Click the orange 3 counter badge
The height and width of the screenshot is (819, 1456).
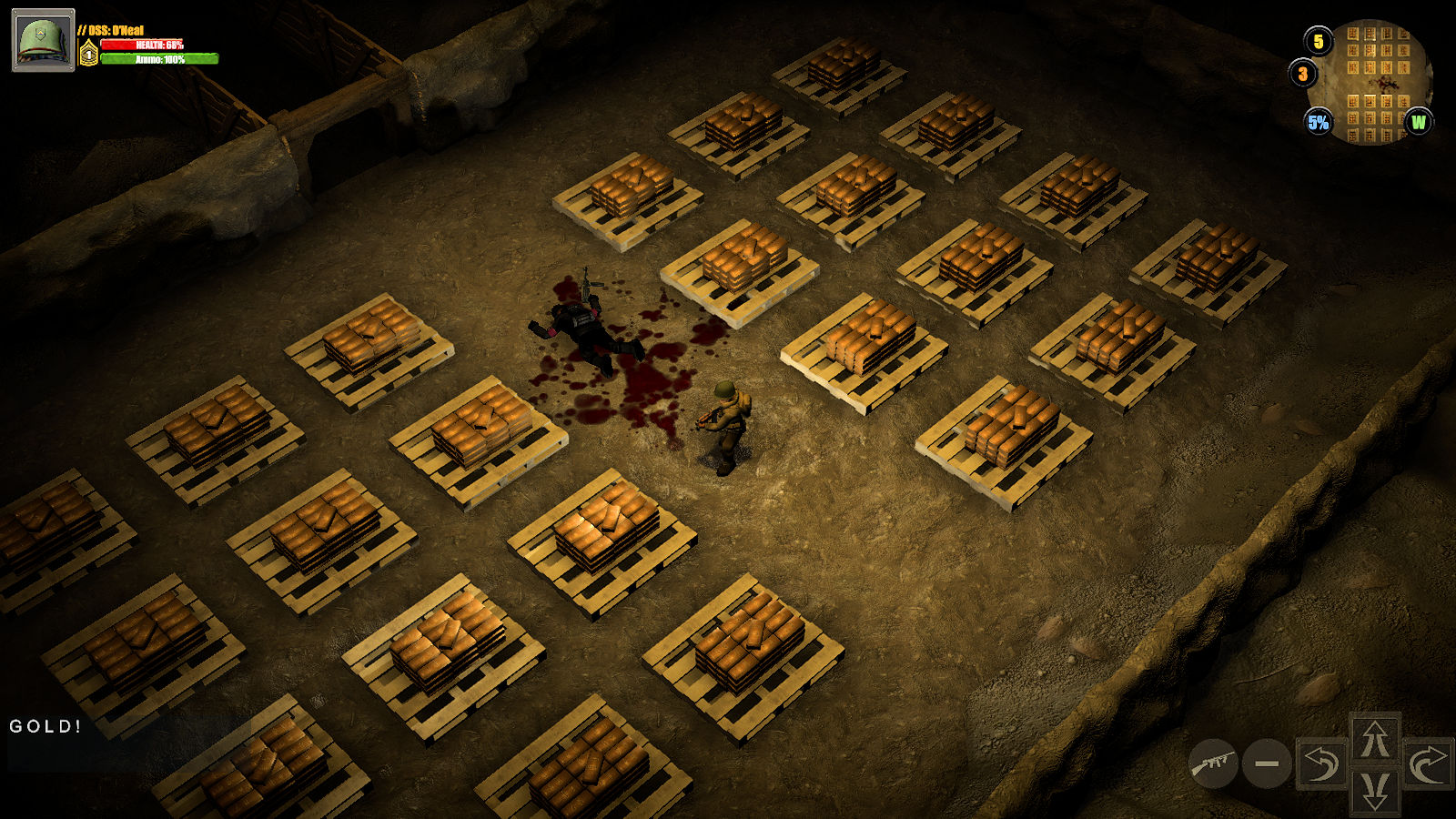click(1302, 74)
